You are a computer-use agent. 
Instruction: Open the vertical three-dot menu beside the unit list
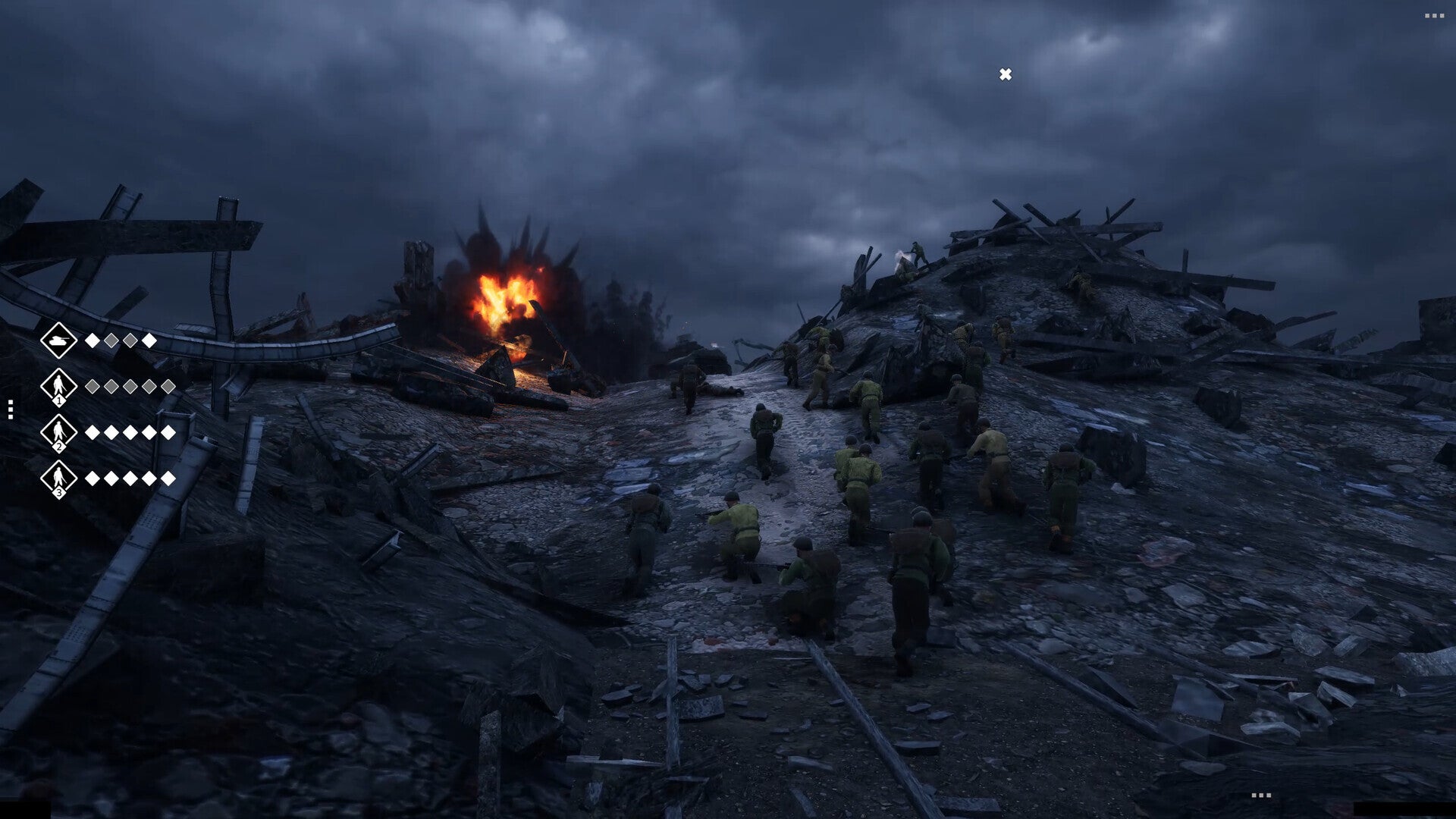pyautogui.click(x=11, y=409)
